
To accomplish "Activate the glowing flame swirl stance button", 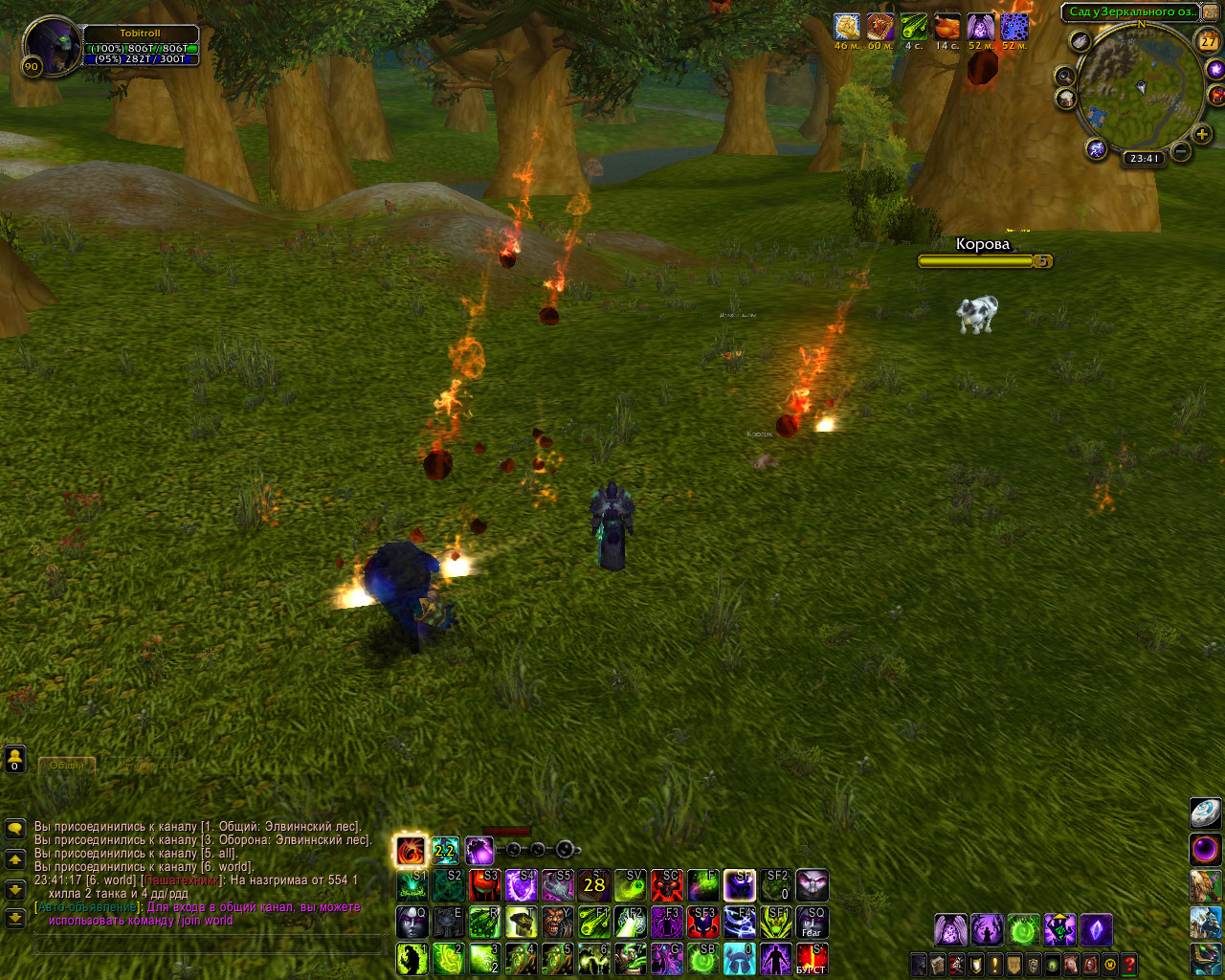I will tap(411, 850).
